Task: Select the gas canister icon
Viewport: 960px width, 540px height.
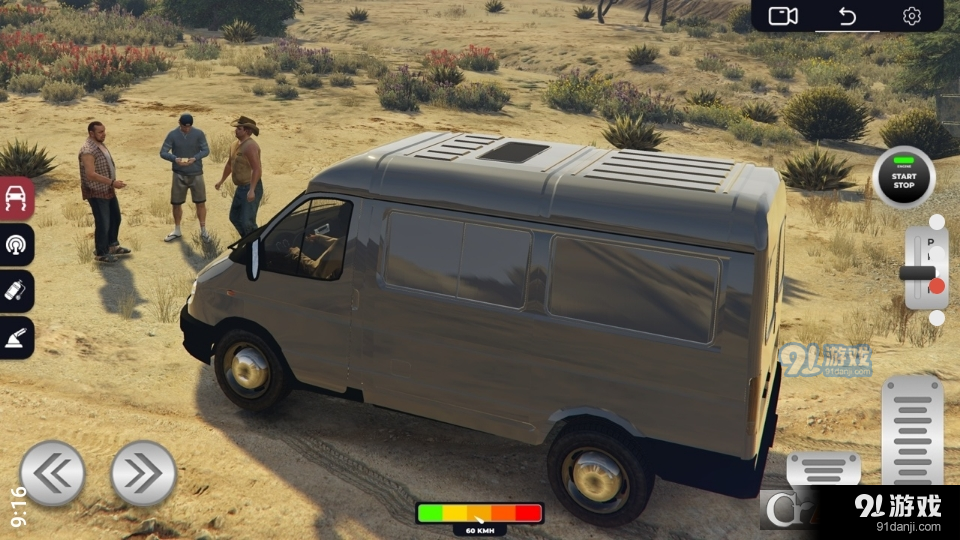Action: (17, 291)
